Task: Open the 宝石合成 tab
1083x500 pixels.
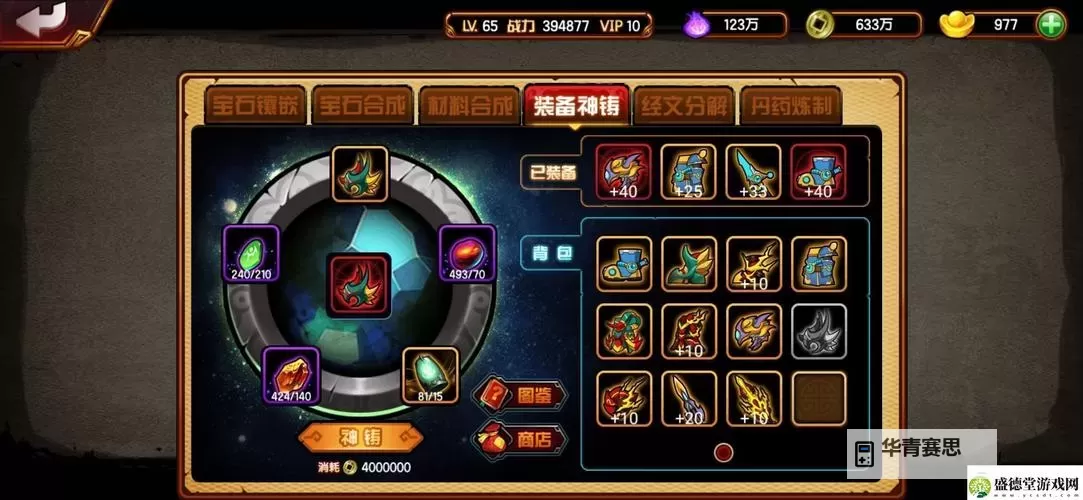Action: click(x=362, y=105)
